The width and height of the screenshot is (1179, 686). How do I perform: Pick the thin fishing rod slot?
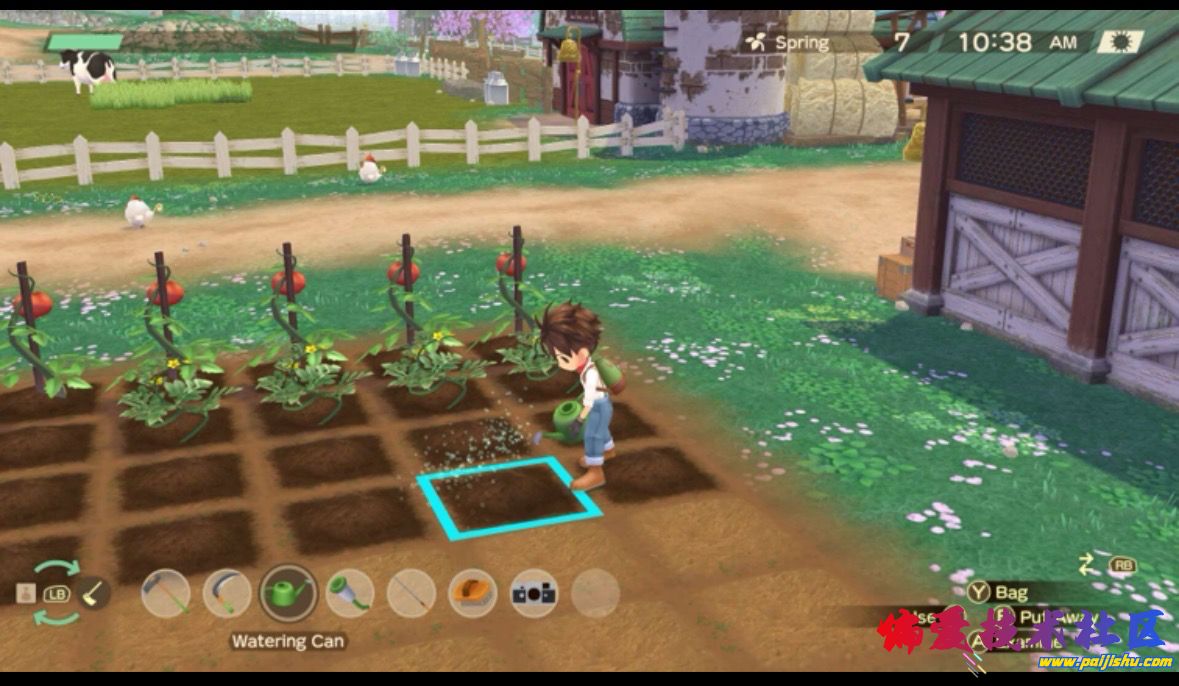click(411, 594)
